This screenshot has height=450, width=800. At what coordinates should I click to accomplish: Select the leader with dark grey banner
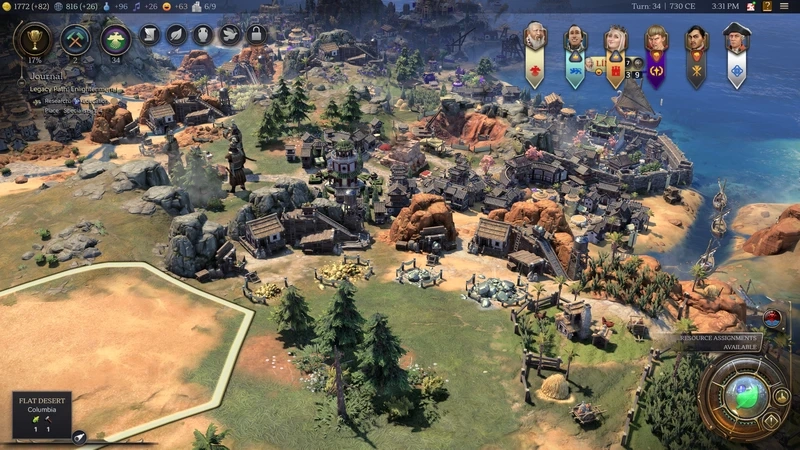pyautogui.click(x=696, y=40)
